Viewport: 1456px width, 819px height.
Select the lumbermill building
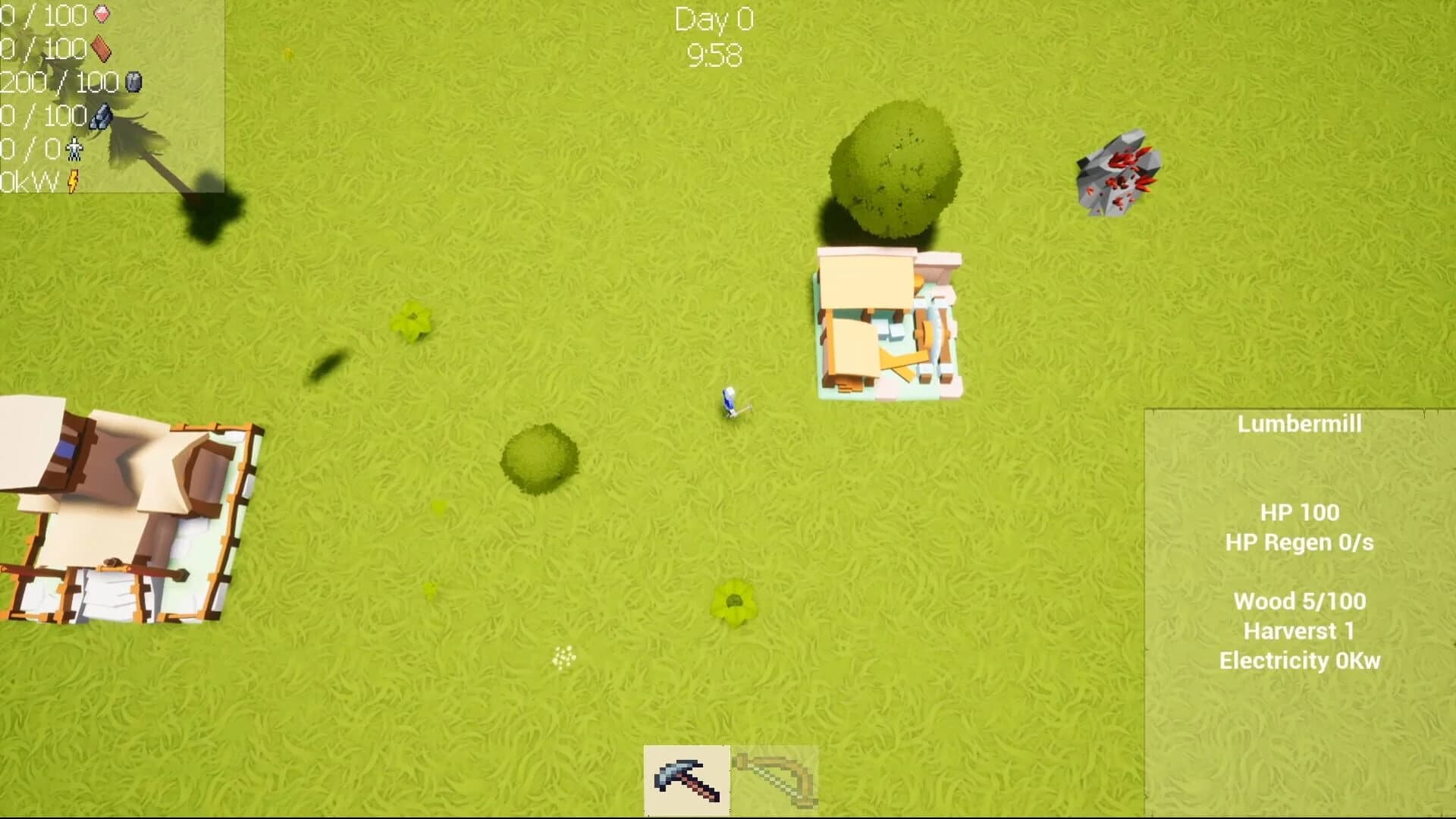click(887, 318)
